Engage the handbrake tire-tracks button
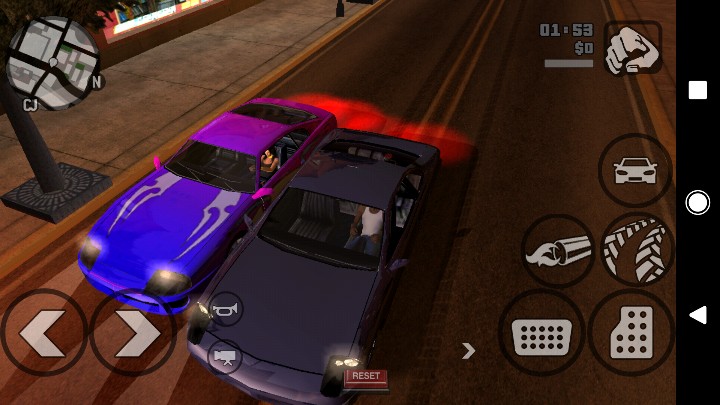The image size is (720, 405). click(x=637, y=250)
